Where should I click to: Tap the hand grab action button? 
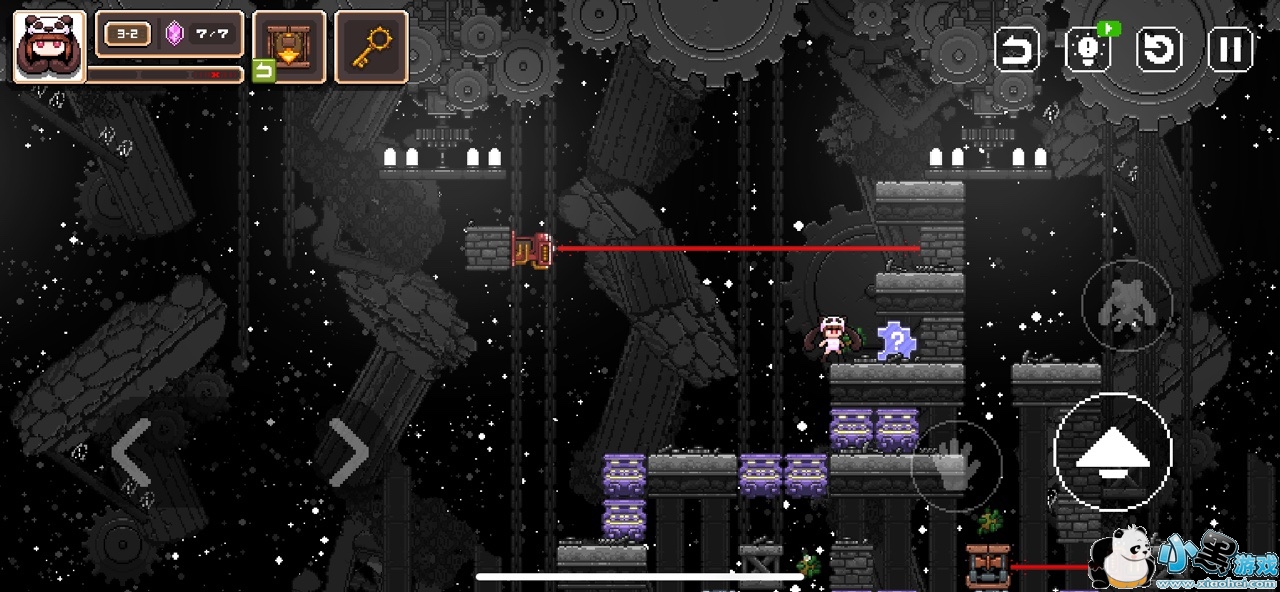coord(956,467)
